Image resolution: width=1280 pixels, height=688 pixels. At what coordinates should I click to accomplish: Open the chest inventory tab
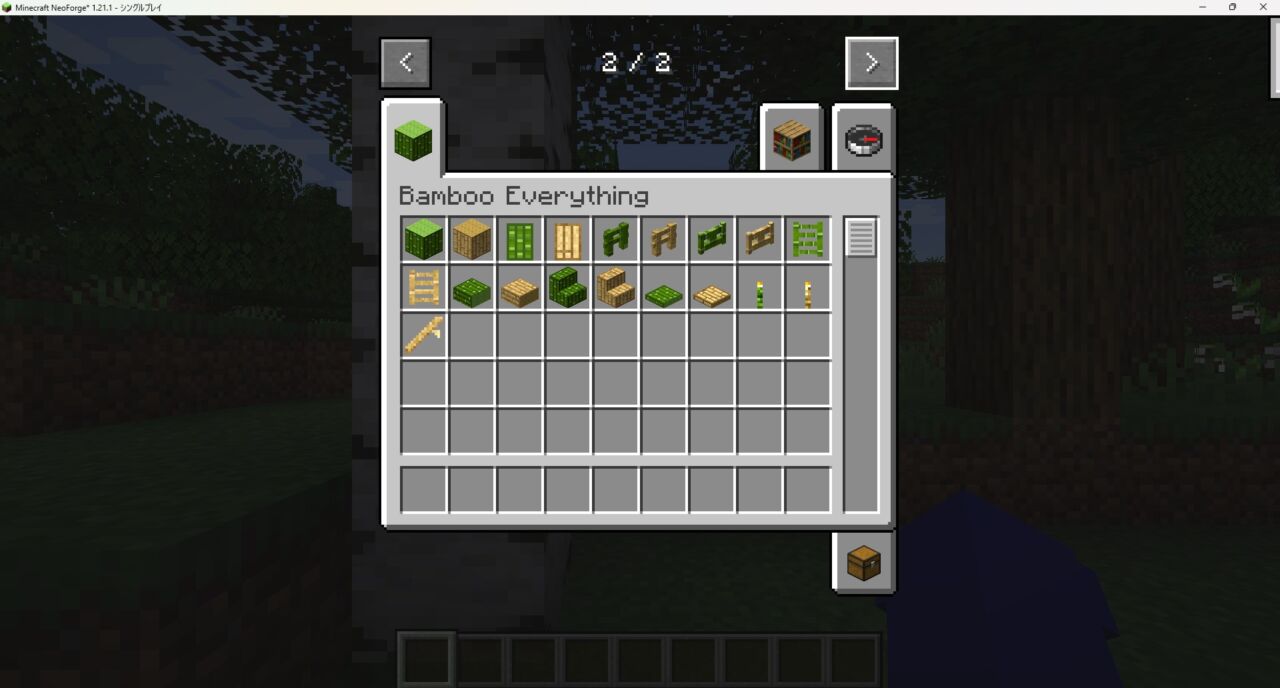pos(863,564)
